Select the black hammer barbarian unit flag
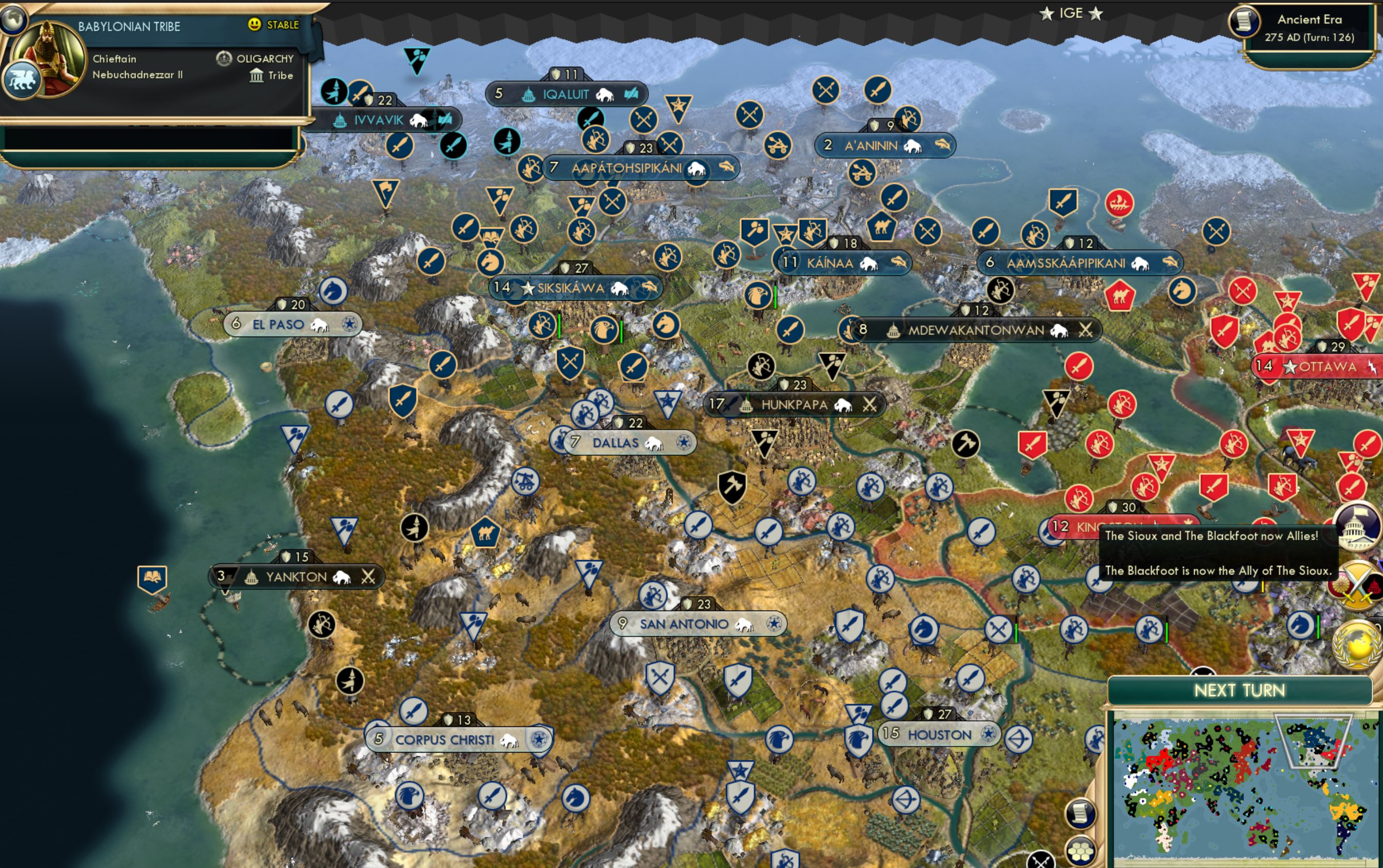The height and width of the screenshot is (868, 1383). coord(733,487)
